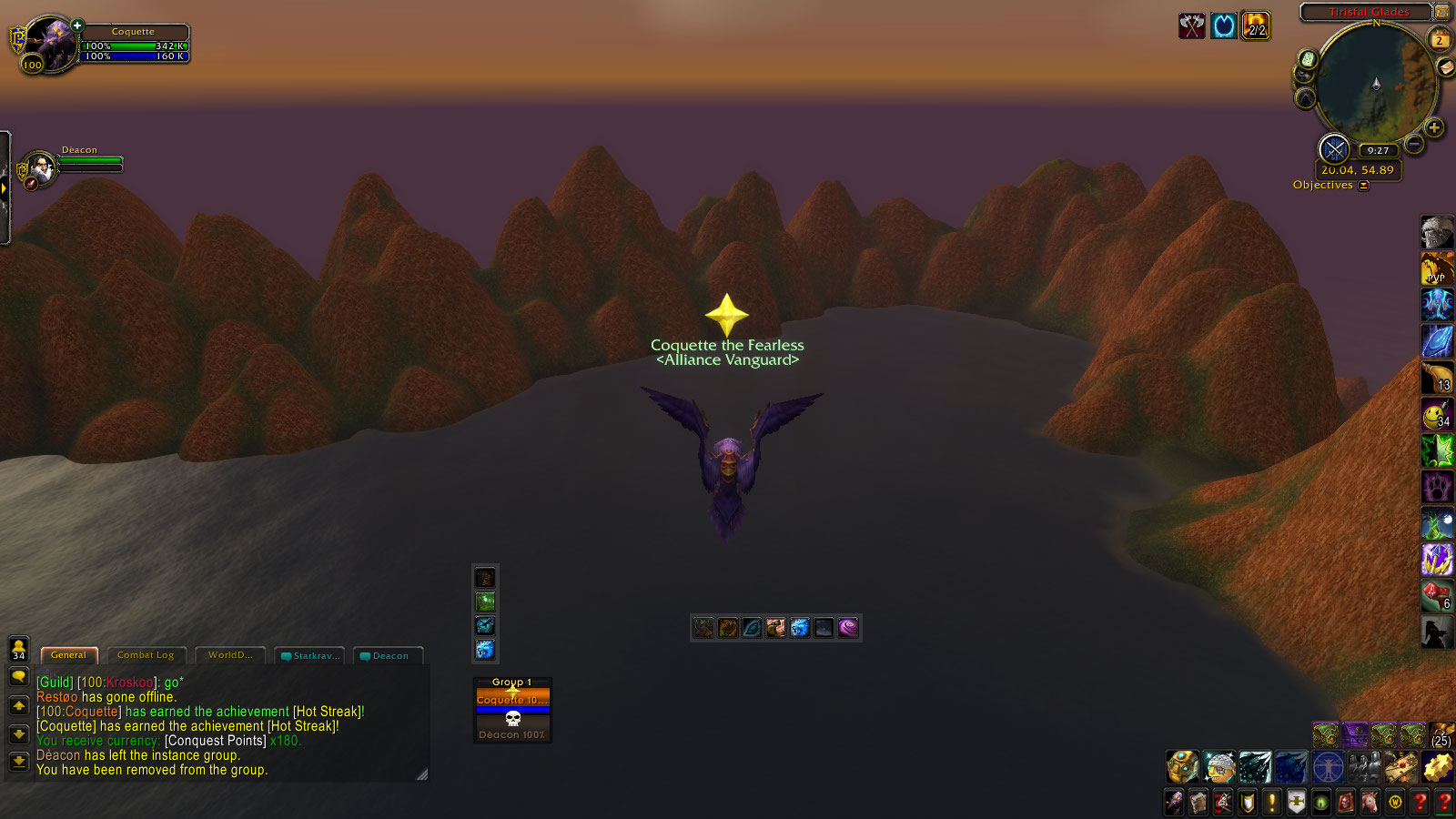The width and height of the screenshot is (1456, 819).
Task: Open the Starkrav whisper chat tab
Action: tap(312, 656)
